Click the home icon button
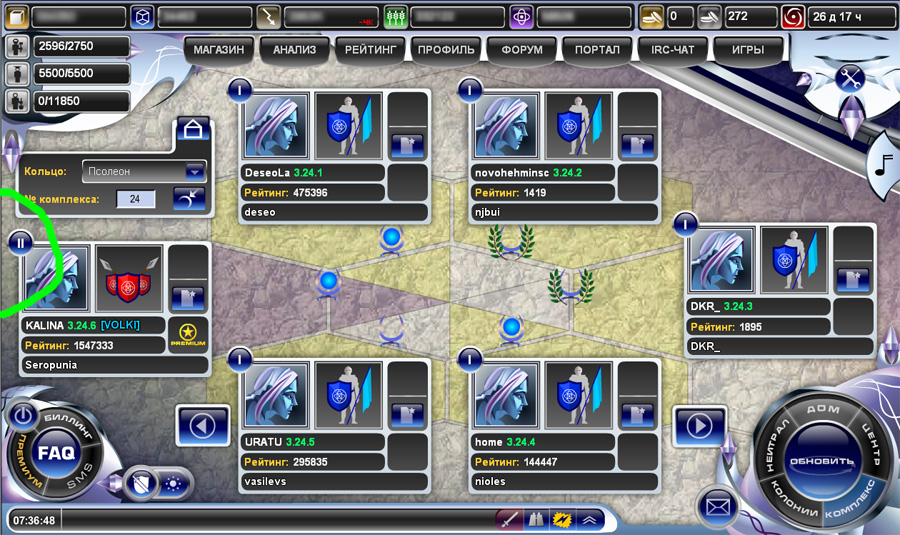 (193, 129)
